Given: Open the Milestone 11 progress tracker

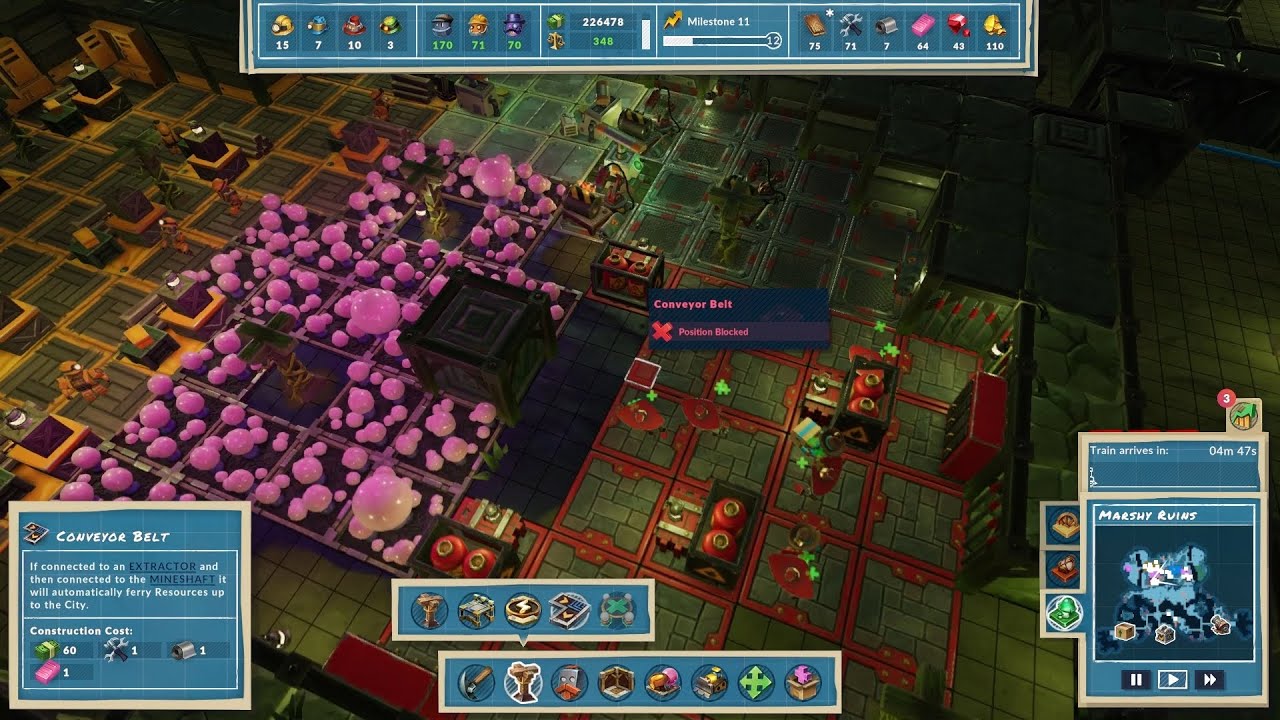Looking at the screenshot, I should click(x=719, y=31).
